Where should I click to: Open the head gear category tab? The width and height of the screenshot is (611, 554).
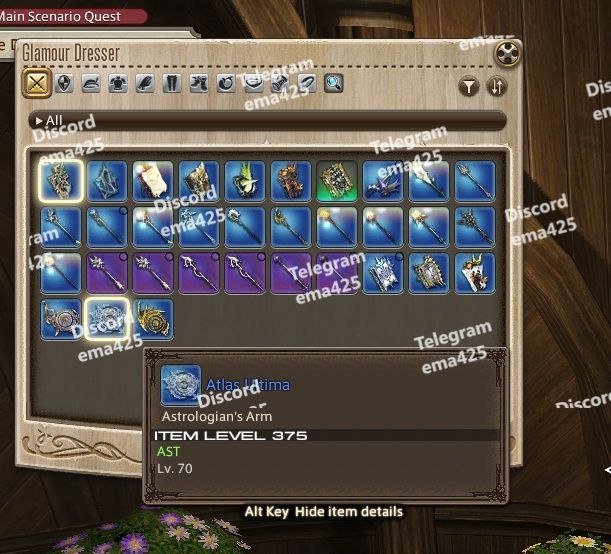[92, 84]
